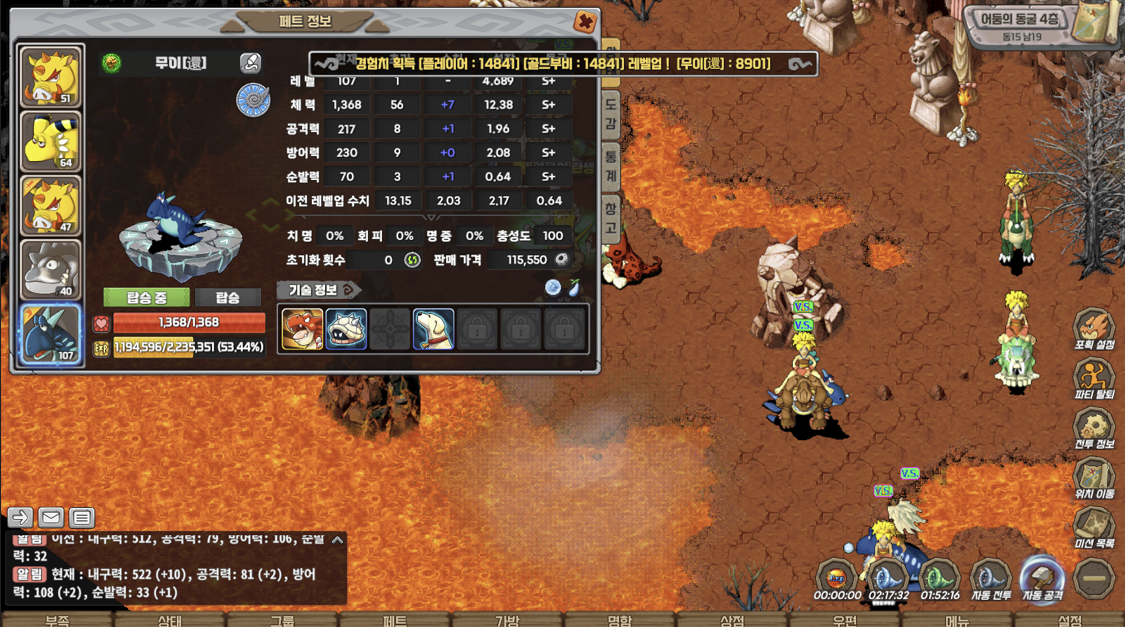This screenshot has width=1125, height=627.
Task: Click the reset count refresh icon
Action: [412, 260]
